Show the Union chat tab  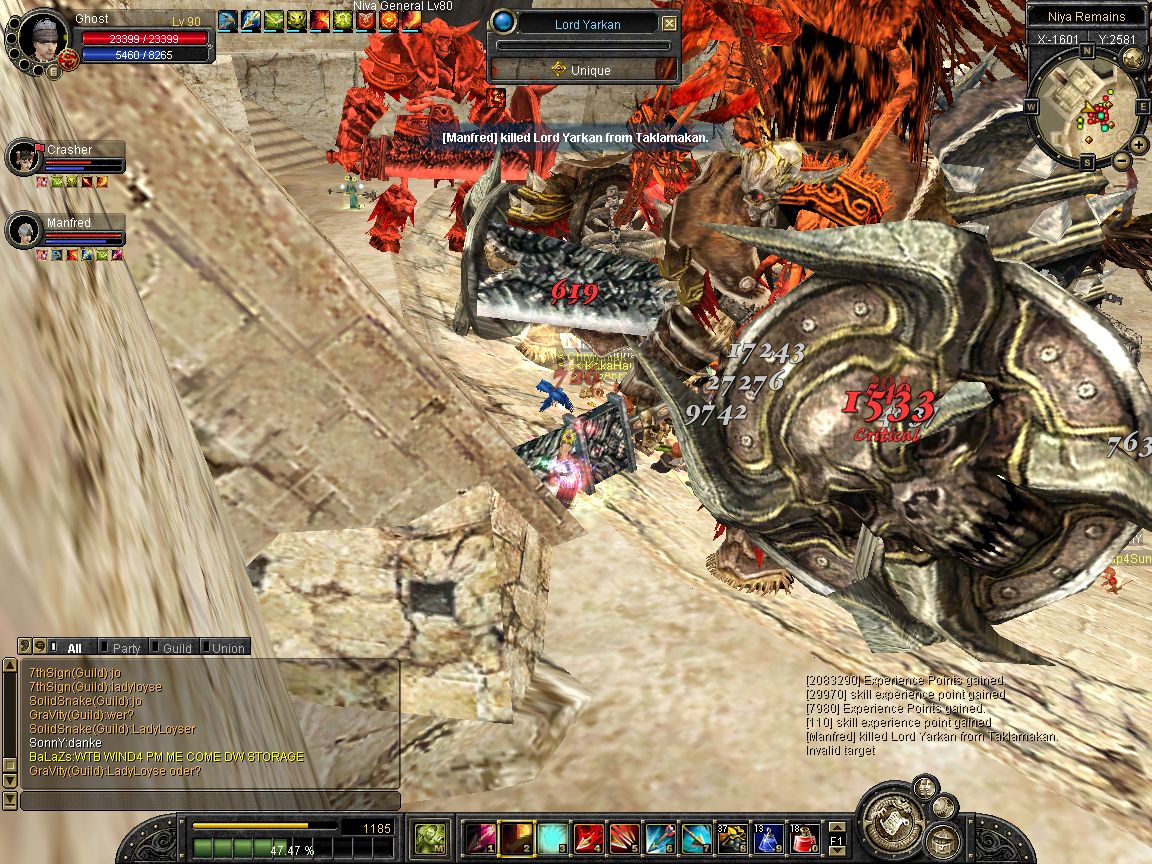click(227, 648)
